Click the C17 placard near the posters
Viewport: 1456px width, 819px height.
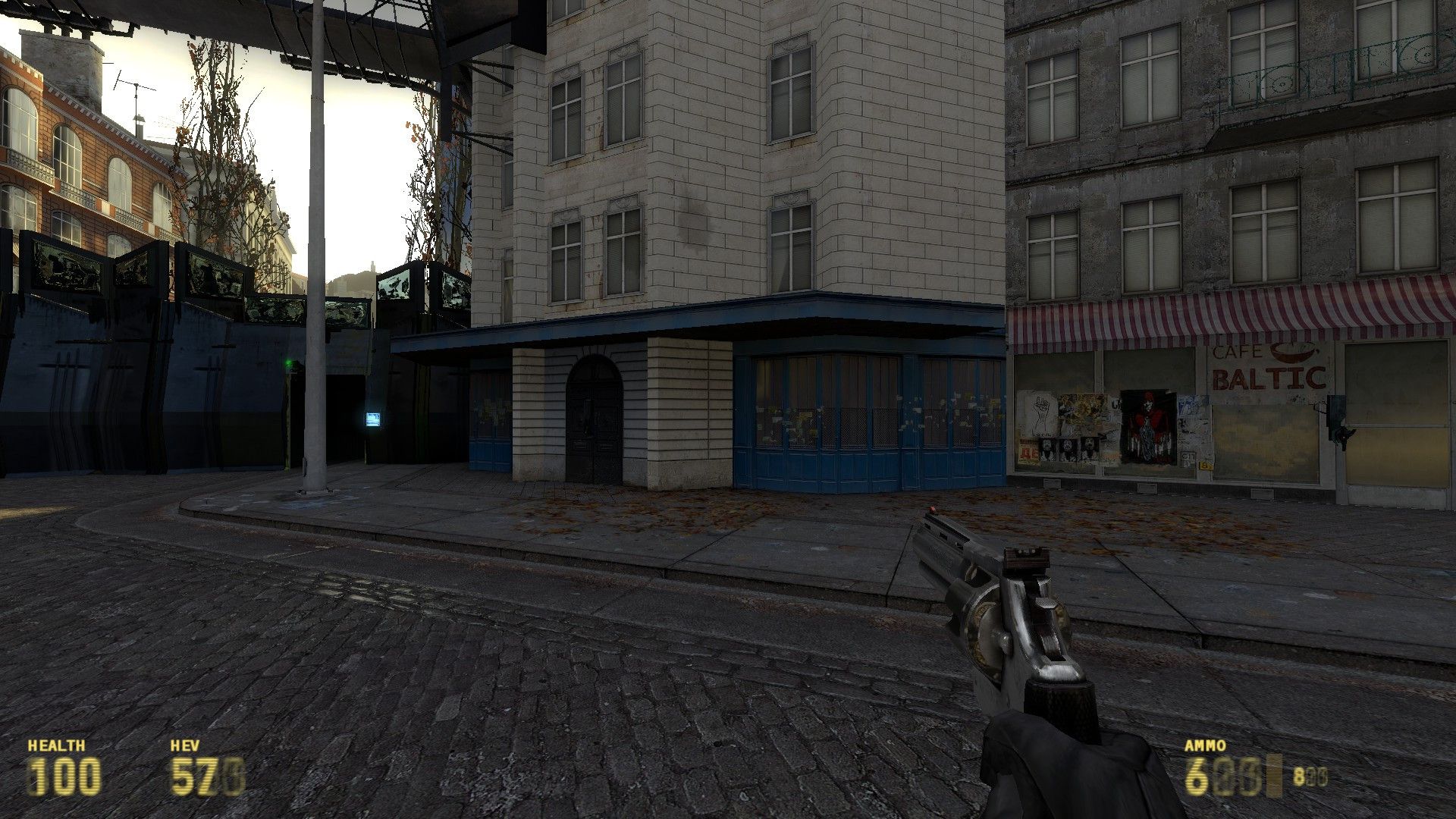(1188, 457)
